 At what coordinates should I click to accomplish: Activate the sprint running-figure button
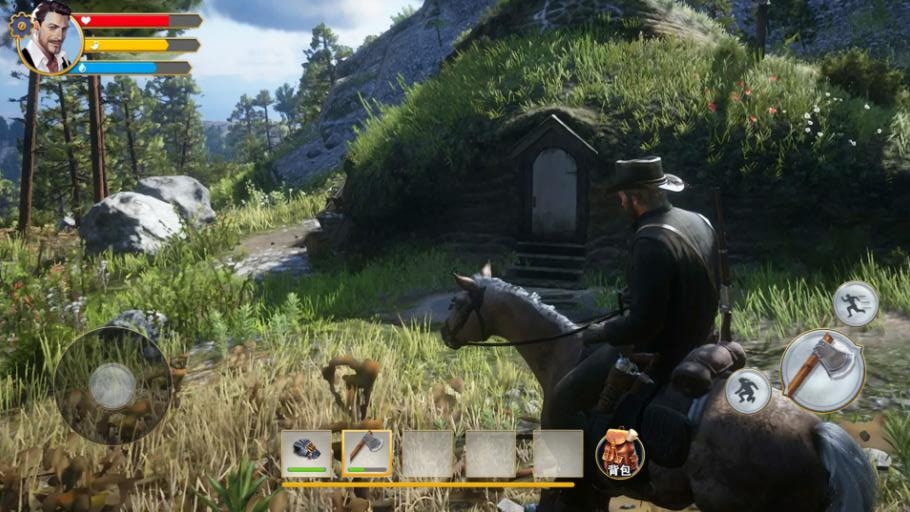[855, 303]
